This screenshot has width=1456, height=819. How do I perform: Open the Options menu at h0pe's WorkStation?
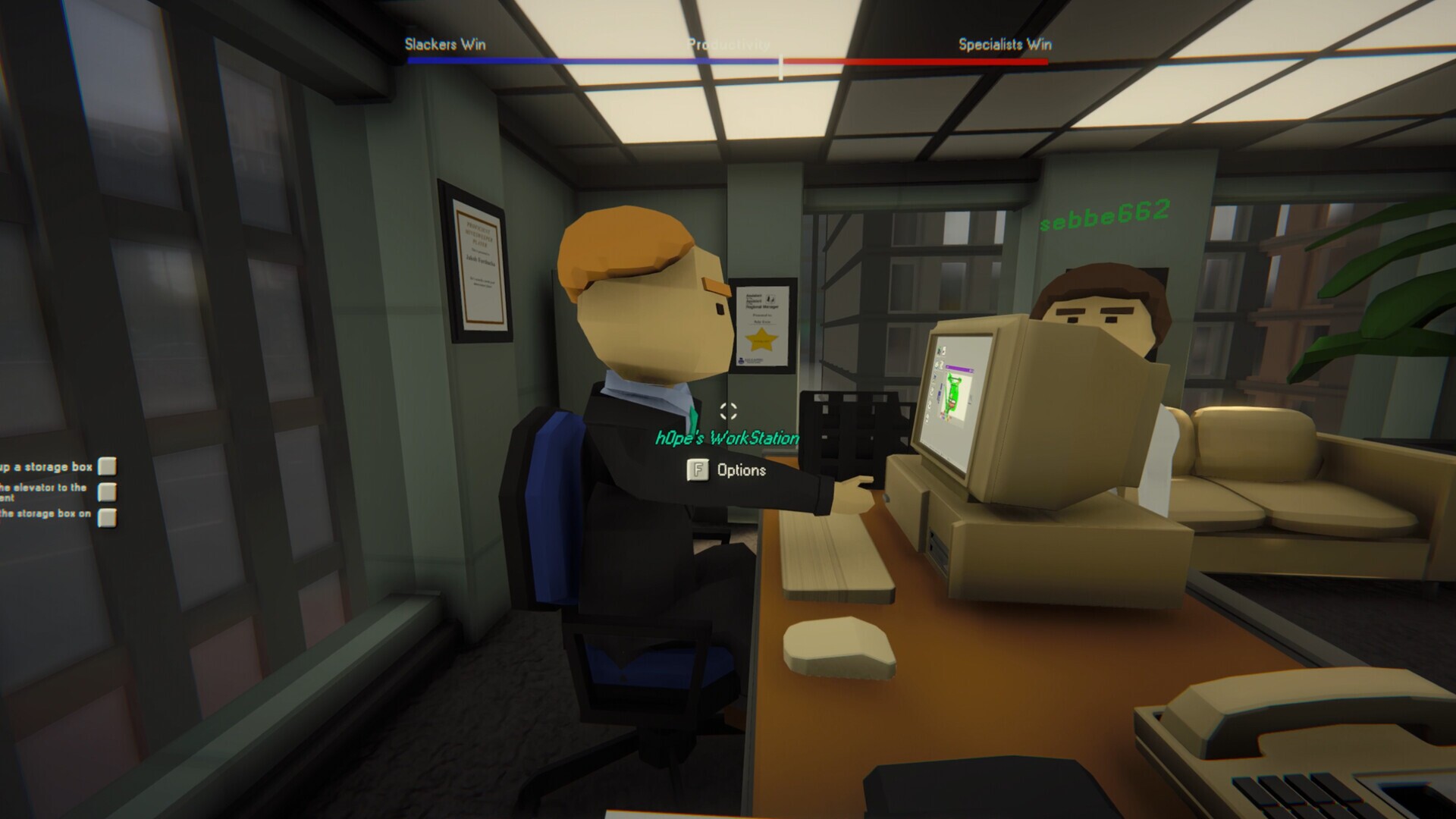click(x=729, y=471)
